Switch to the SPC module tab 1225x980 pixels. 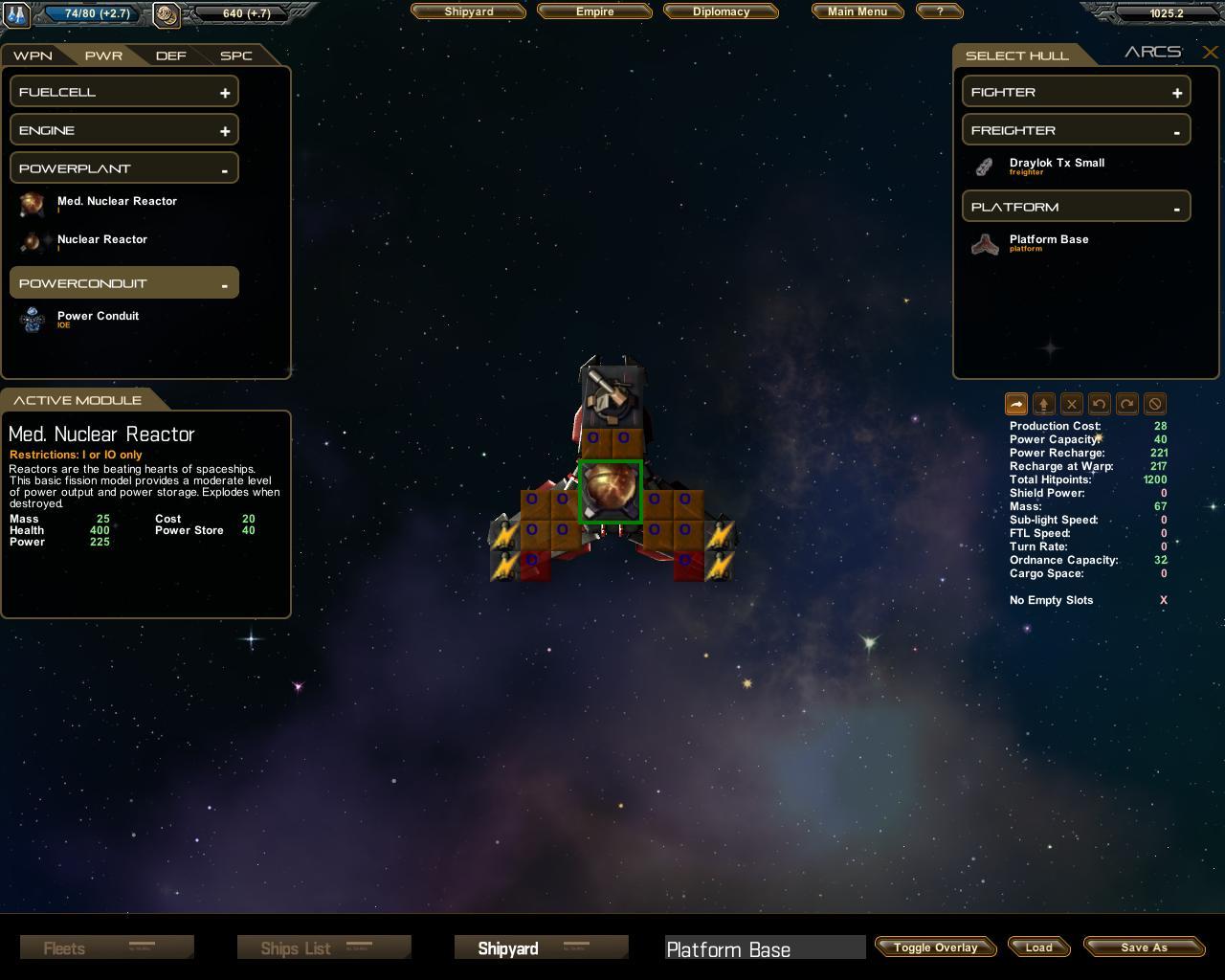pyautogui.click(x=235, y=56)
